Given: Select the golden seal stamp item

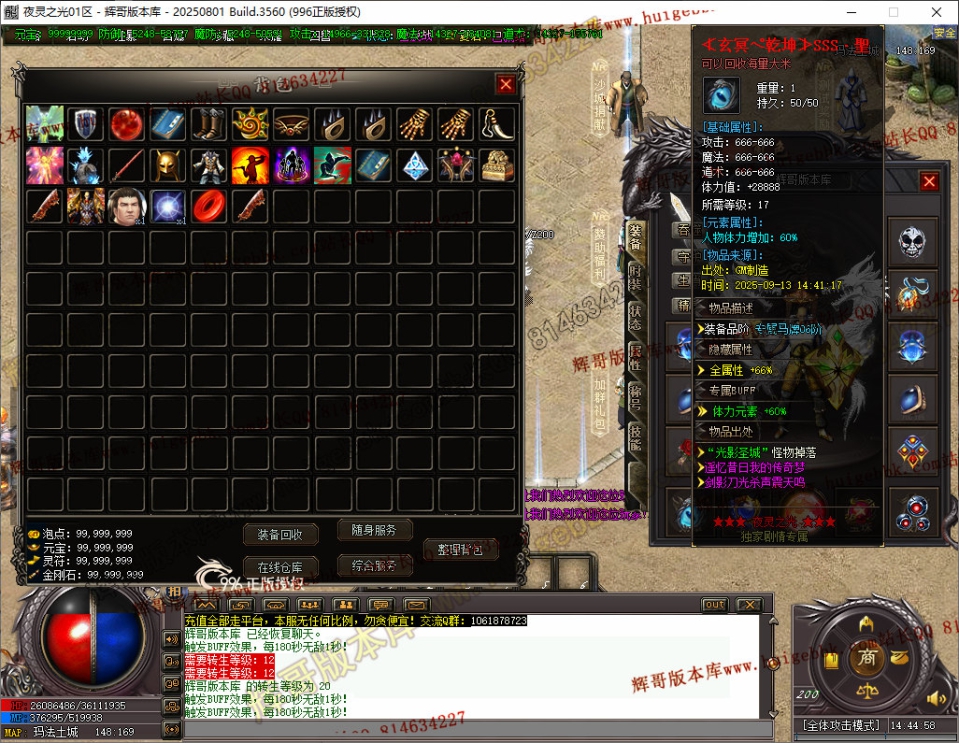Looking at the screenshot, I should click(x=496, y=165).
